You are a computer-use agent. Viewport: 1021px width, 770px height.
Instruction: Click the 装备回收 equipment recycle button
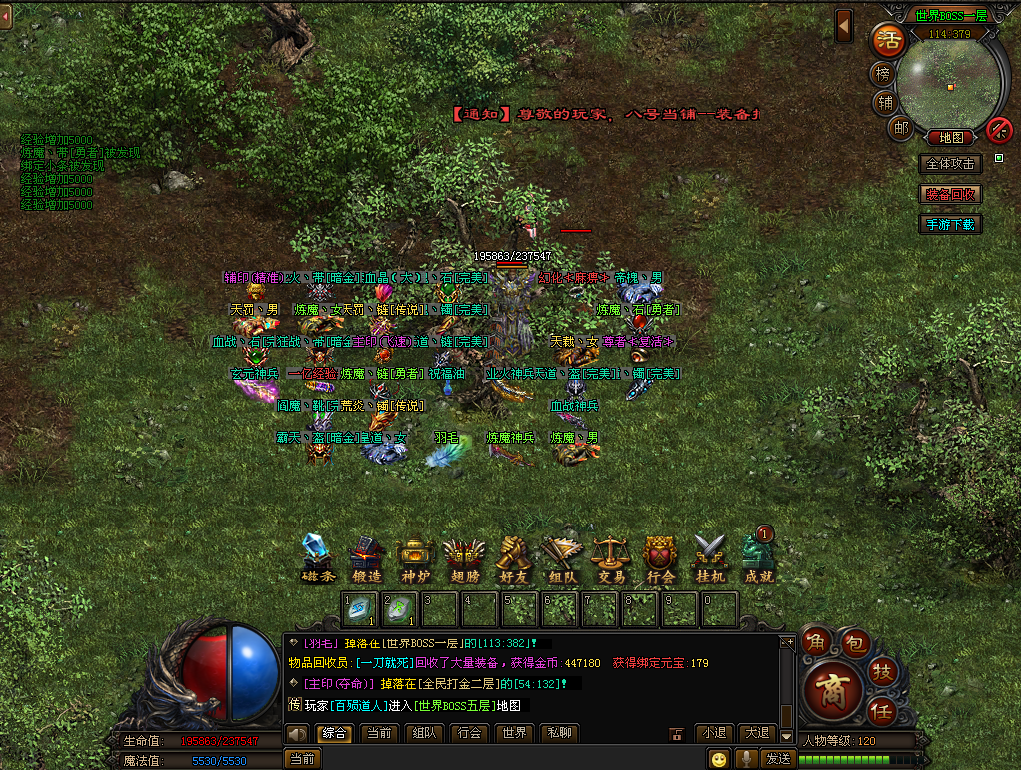coord(950,194)
